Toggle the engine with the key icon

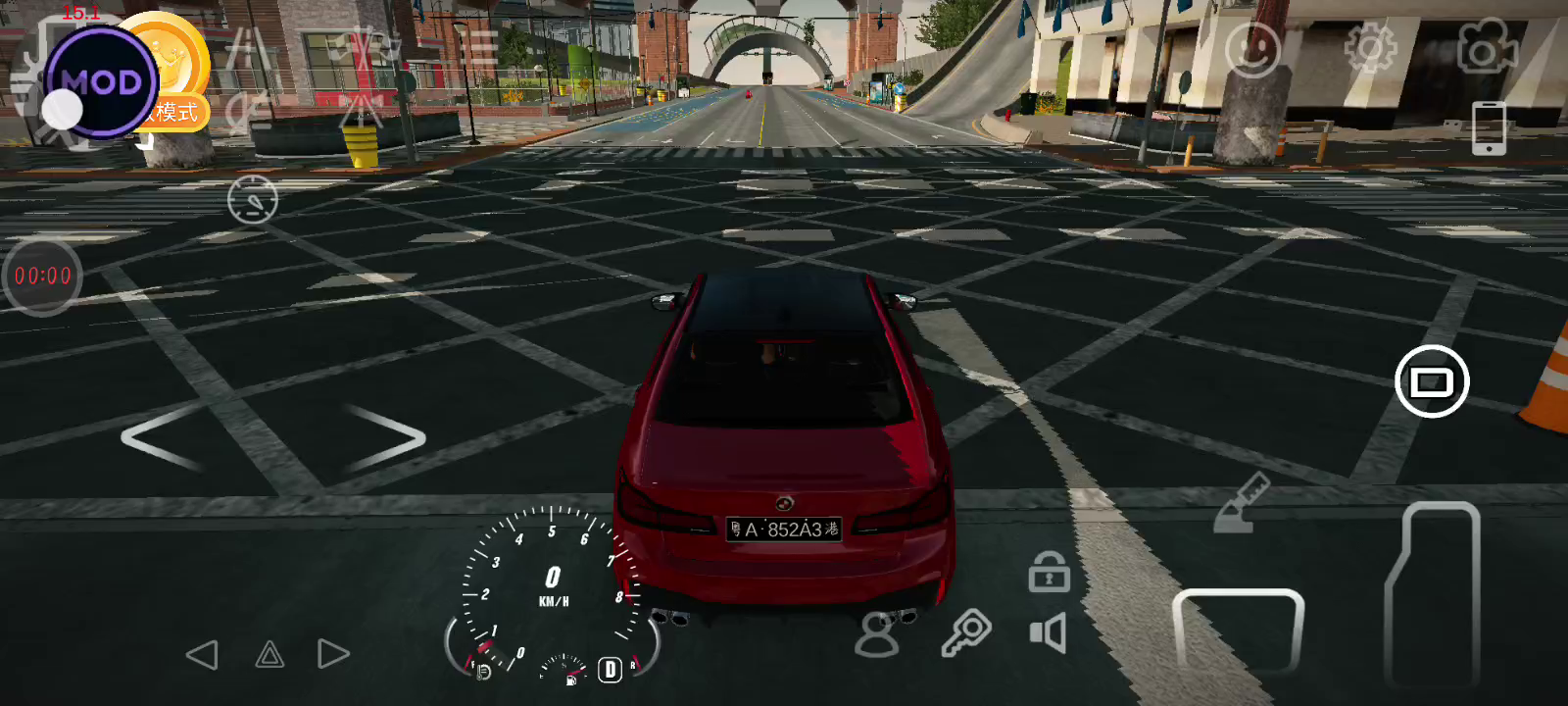[x=965, y=632]
